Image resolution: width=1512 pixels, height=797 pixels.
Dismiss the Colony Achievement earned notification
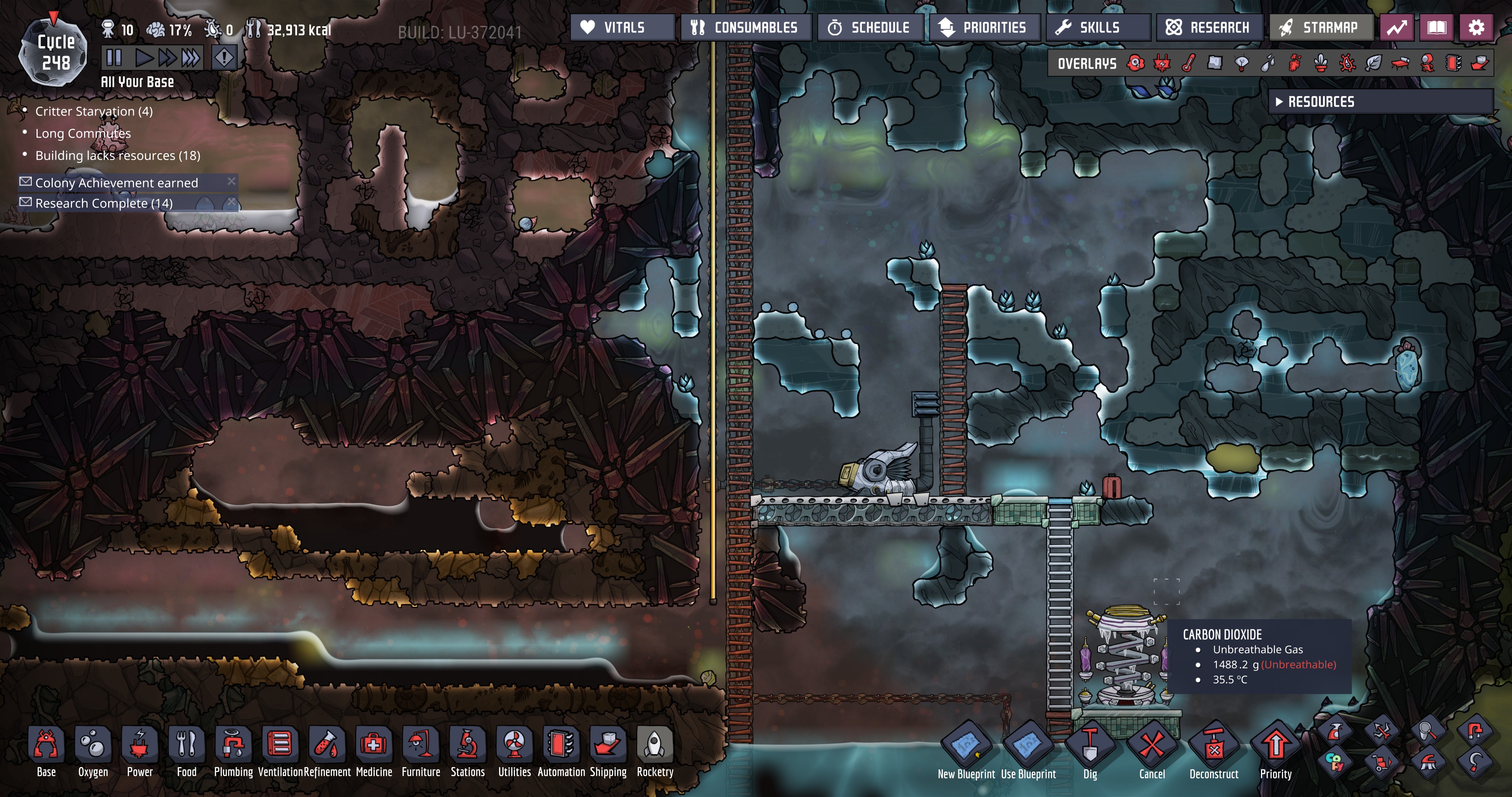pyautogui.click(x=231, y=181)
